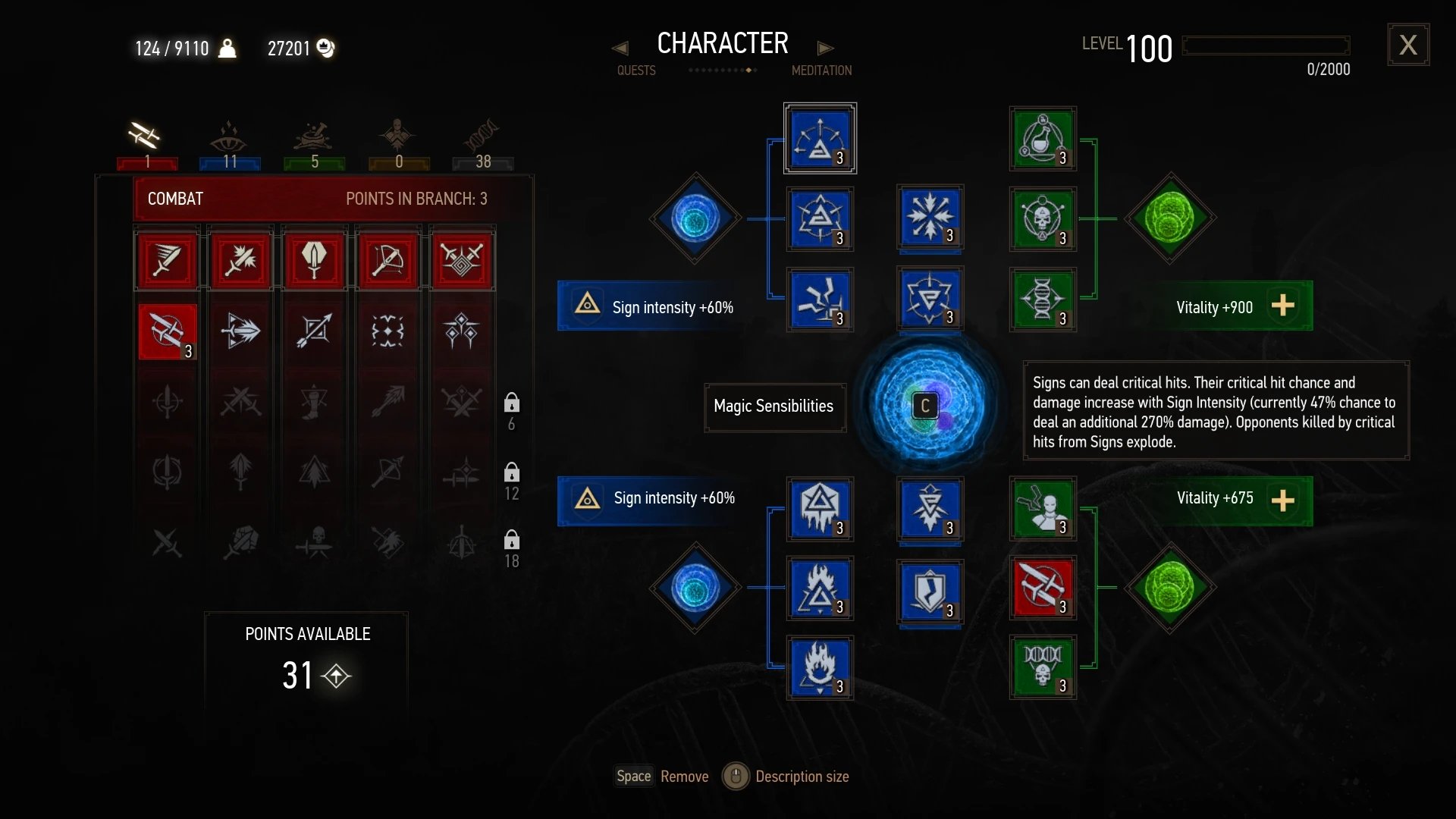Select the Vitality +900 bonus panel
This screenshot has width=1456, height=819.
(1232, 306)
